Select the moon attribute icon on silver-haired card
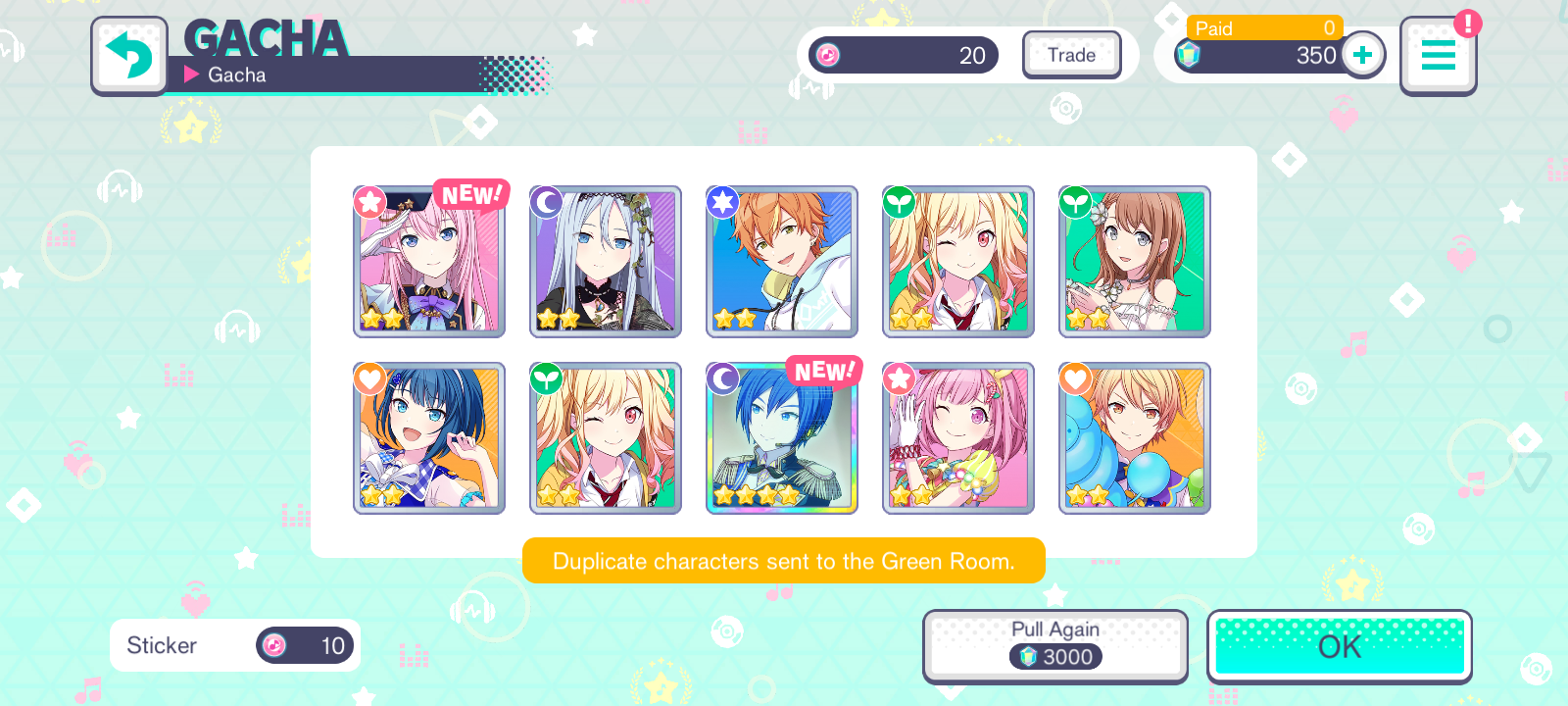This screenshot has width=1568, height=706. [x=546, y=202]
